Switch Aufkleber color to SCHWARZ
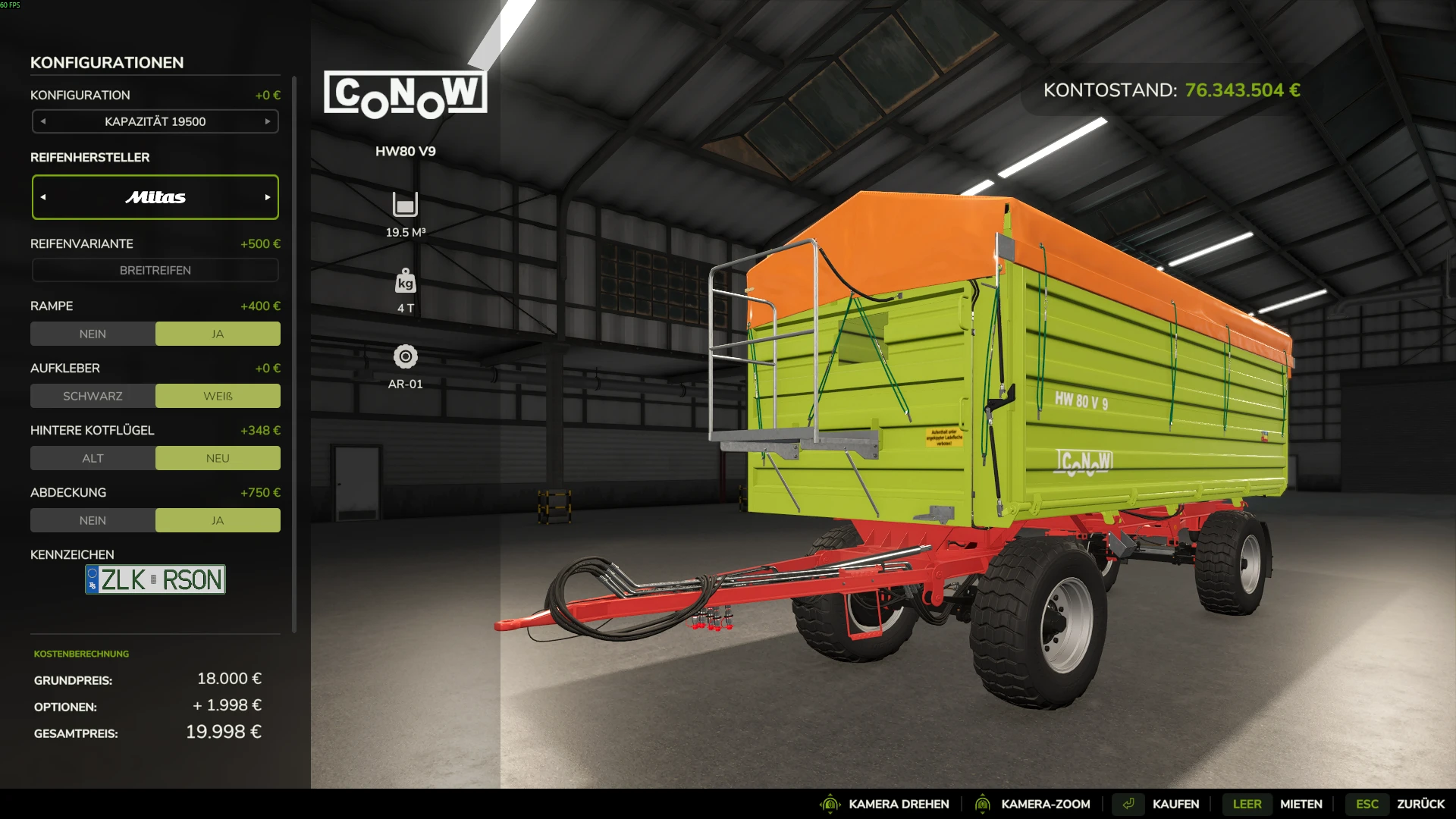Screen dimensions: 1456x819 tap(93, 395)
